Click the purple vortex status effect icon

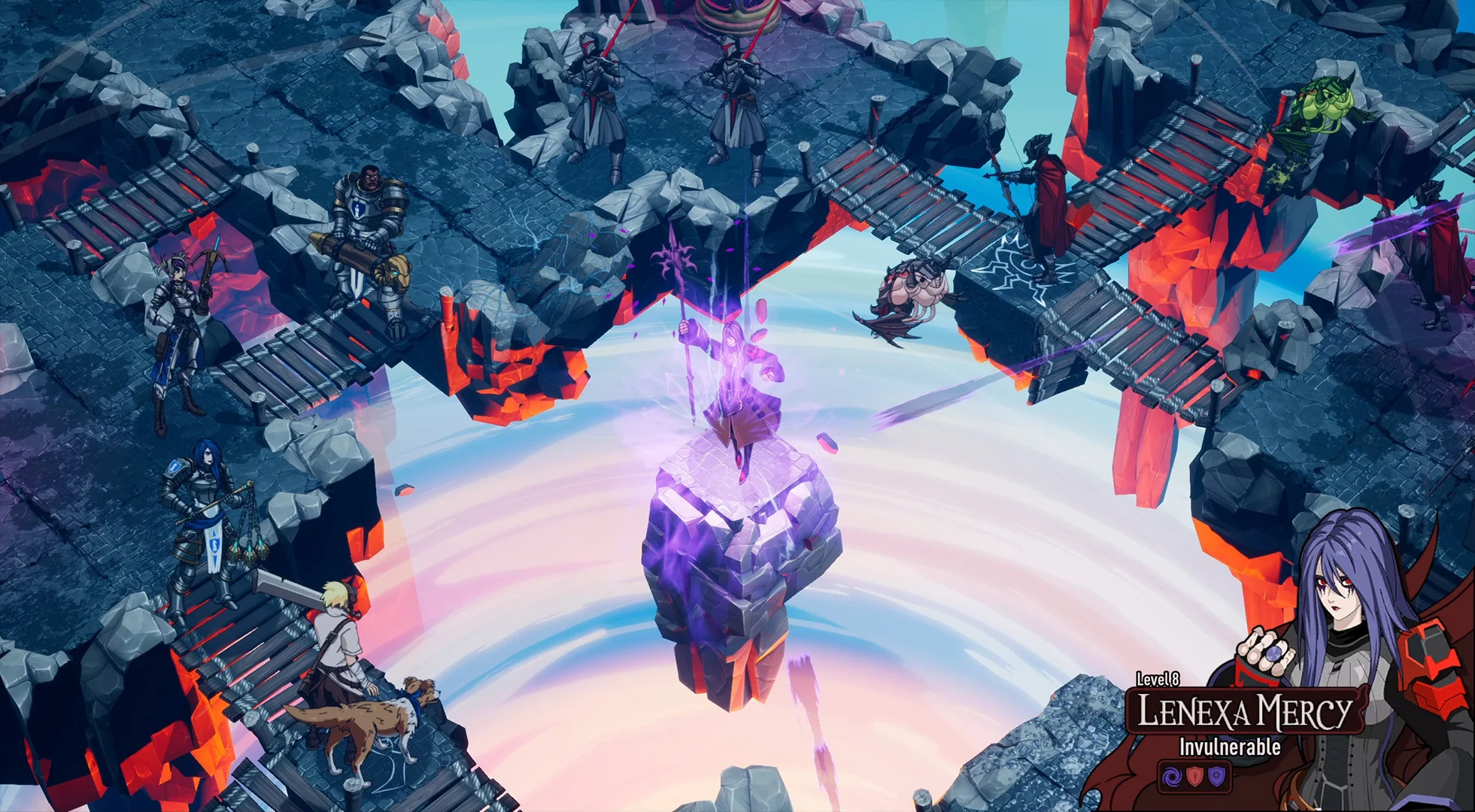(1172, 777)
